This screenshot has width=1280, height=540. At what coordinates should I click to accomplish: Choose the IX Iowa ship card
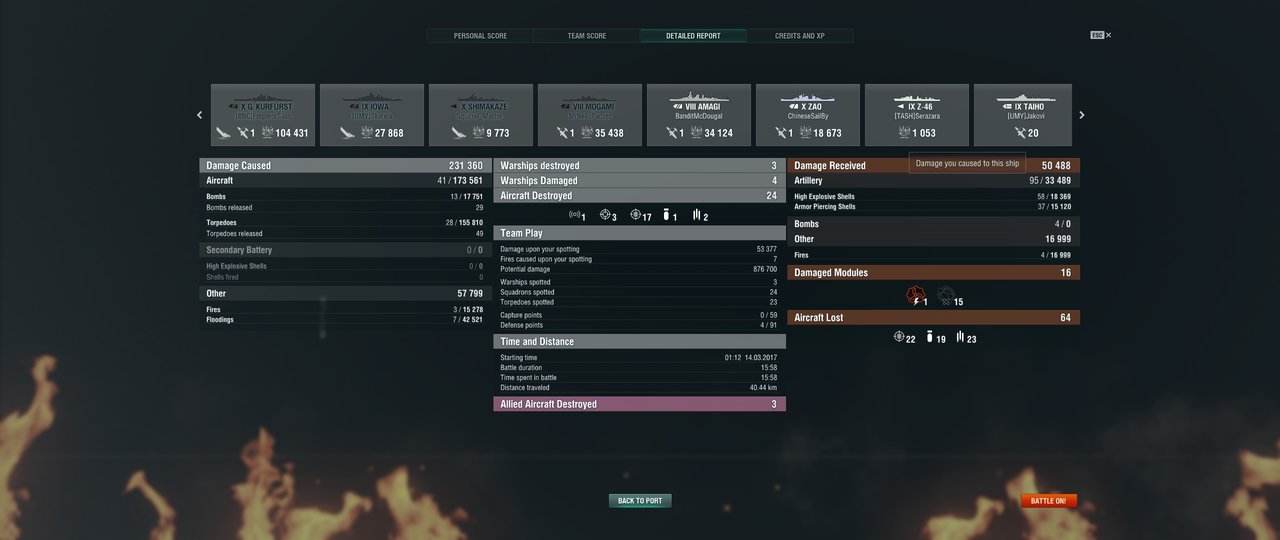pos(372,115)
